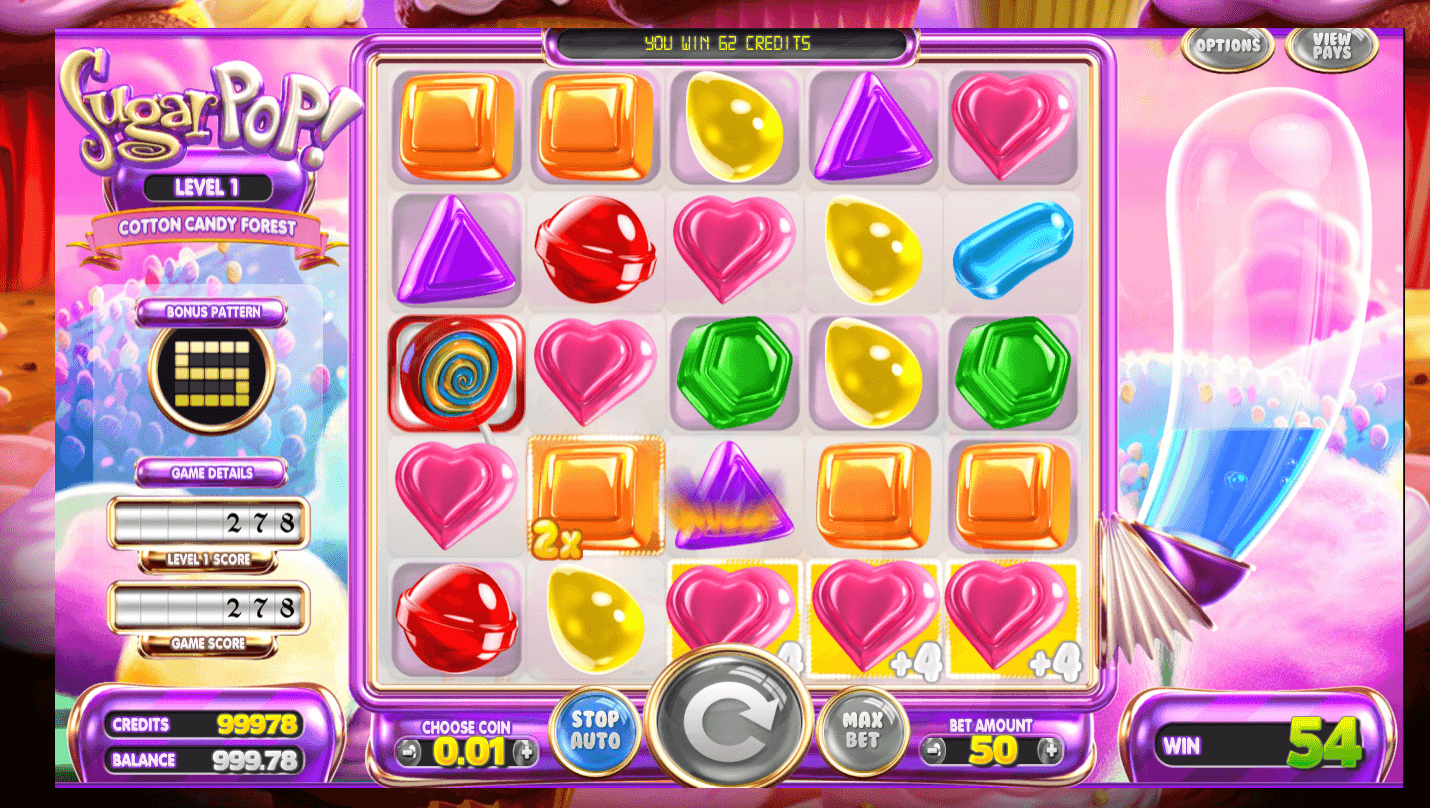
Task: Choose the blue jelly bean candy tile
Action: pos(1012,248)
